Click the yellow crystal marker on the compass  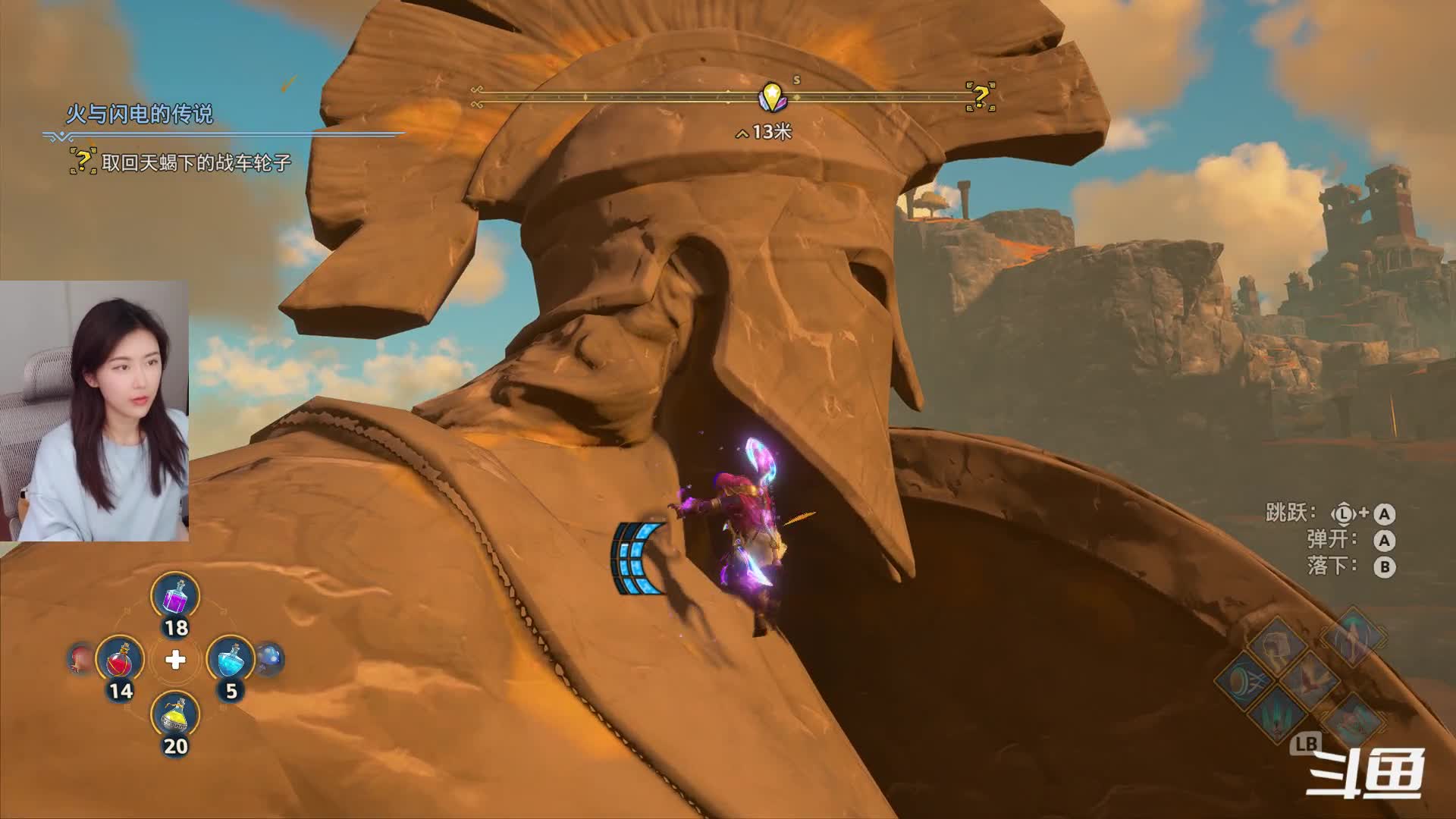(772, 97)
